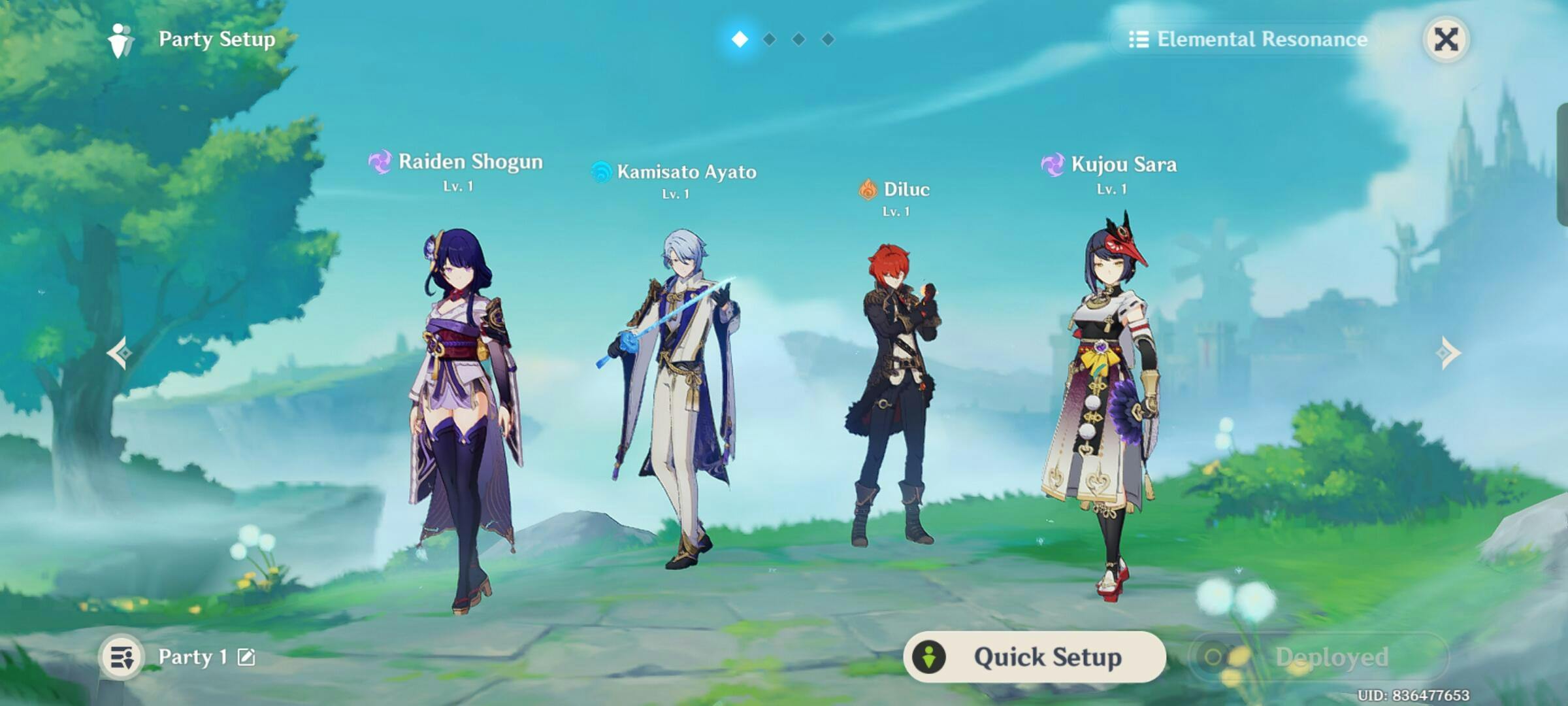The image size is (1568, 706).
Task: Open the party list menu icon
Action: click(x=122, y=657)
